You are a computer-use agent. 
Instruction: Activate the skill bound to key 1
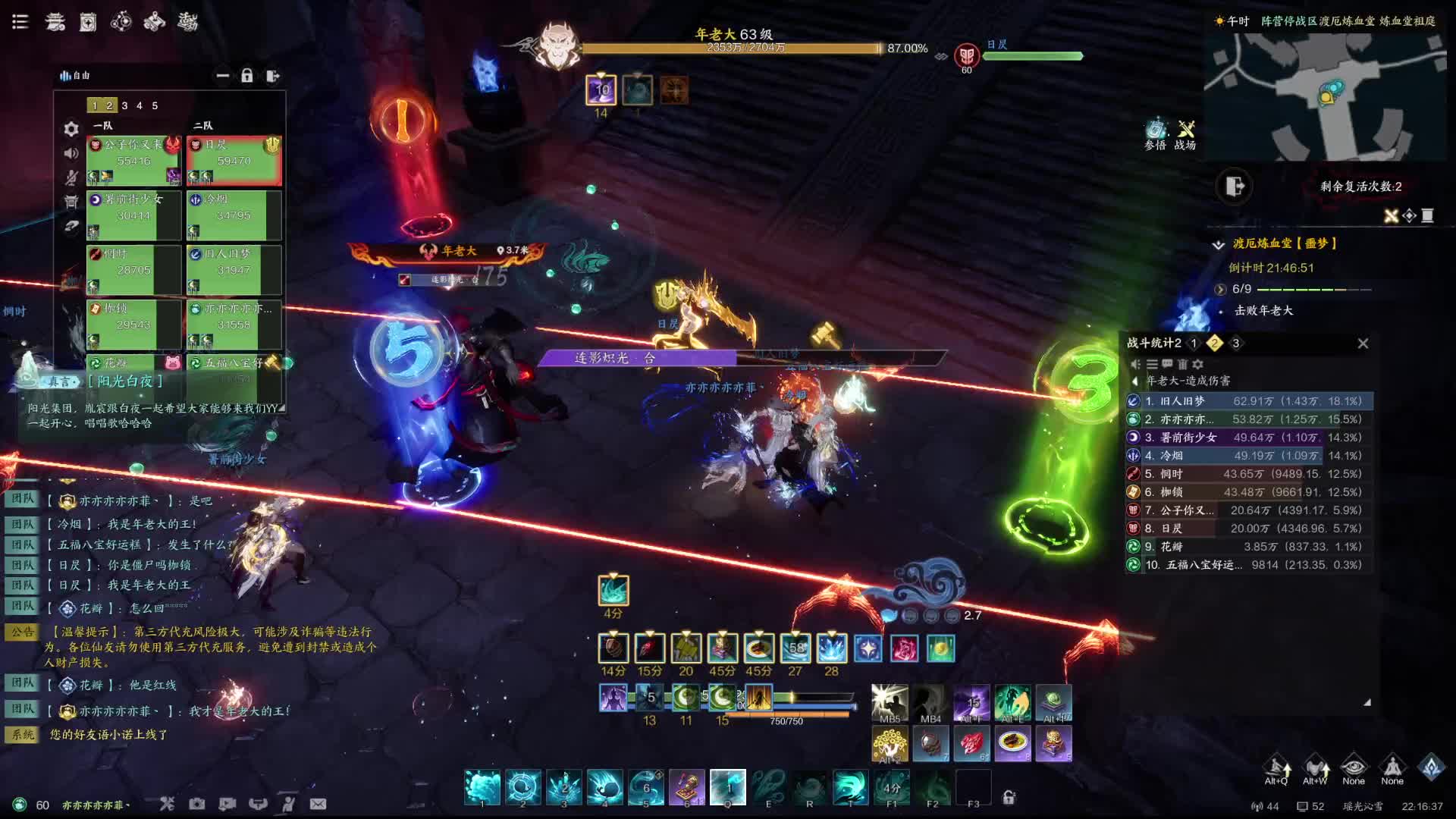pyautogui.click(x=482, y=787)
